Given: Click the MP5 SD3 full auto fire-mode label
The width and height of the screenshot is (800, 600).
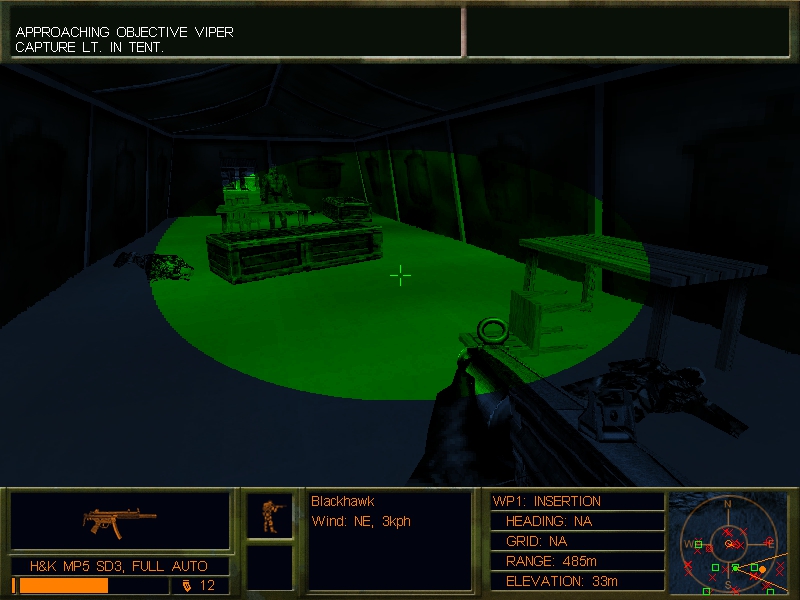Looking at the screenshot, I should point(119,566).
